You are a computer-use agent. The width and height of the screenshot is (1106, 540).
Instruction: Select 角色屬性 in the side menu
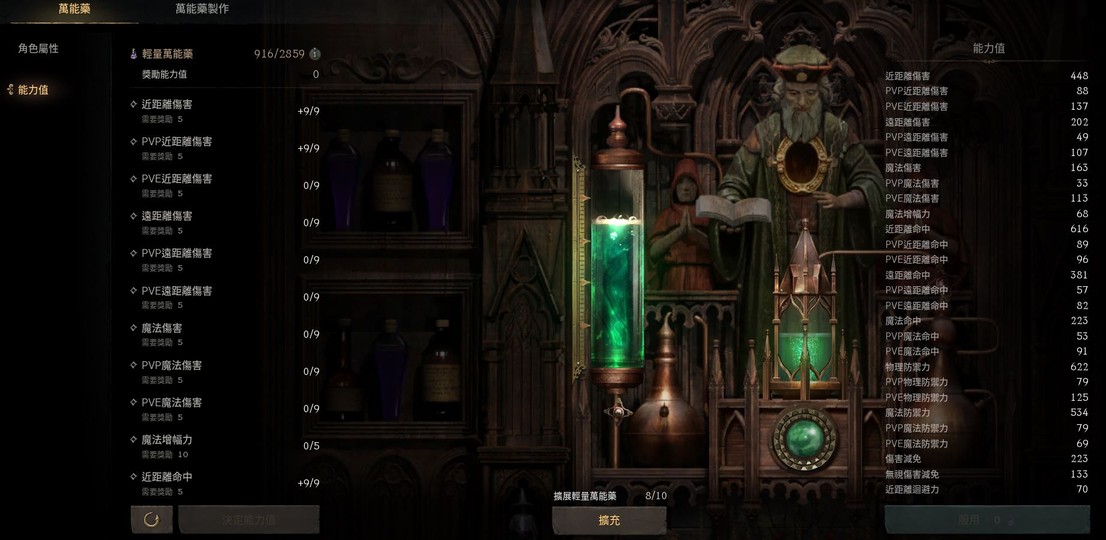tap(38, 49)
